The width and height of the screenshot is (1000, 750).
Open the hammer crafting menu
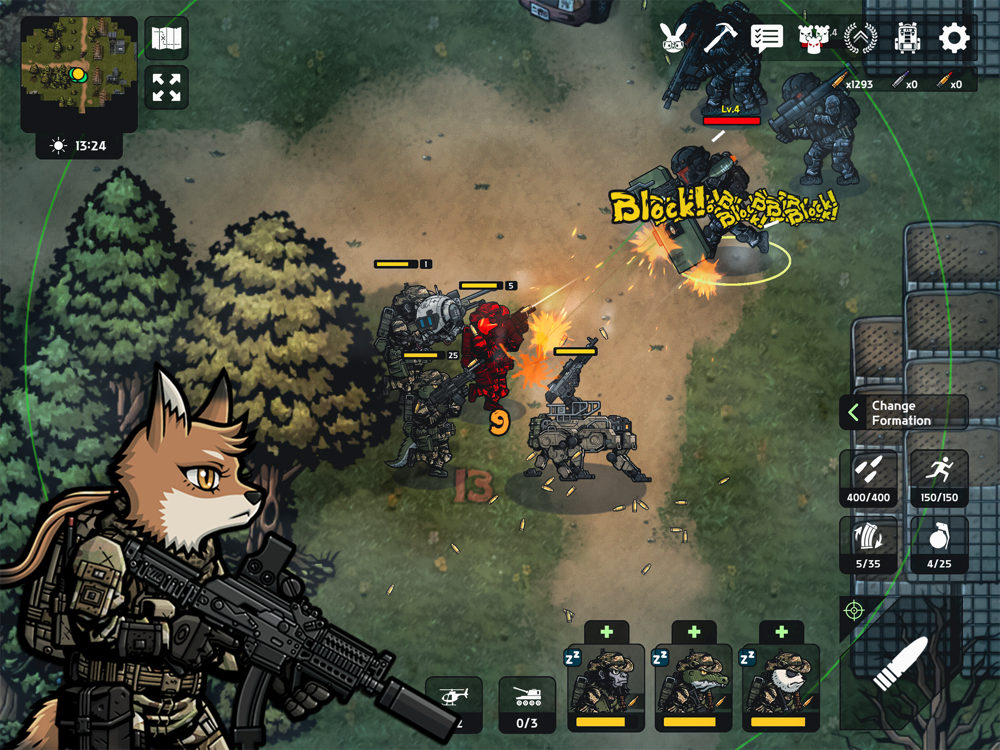point(719,39)
